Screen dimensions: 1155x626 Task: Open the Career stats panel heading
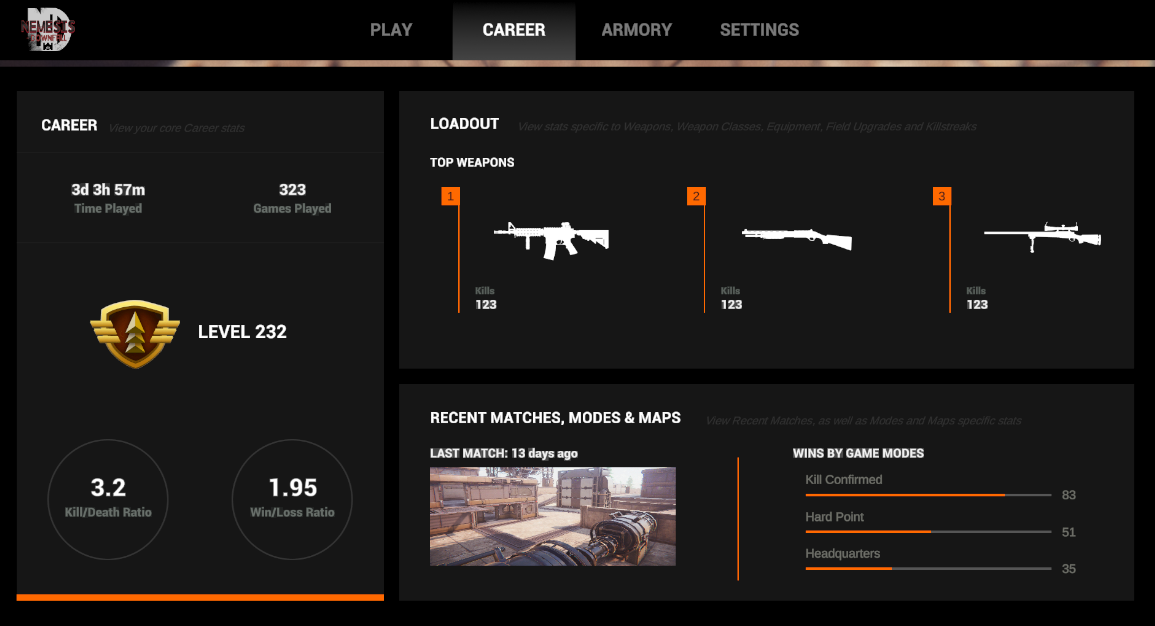click(69, 125)
